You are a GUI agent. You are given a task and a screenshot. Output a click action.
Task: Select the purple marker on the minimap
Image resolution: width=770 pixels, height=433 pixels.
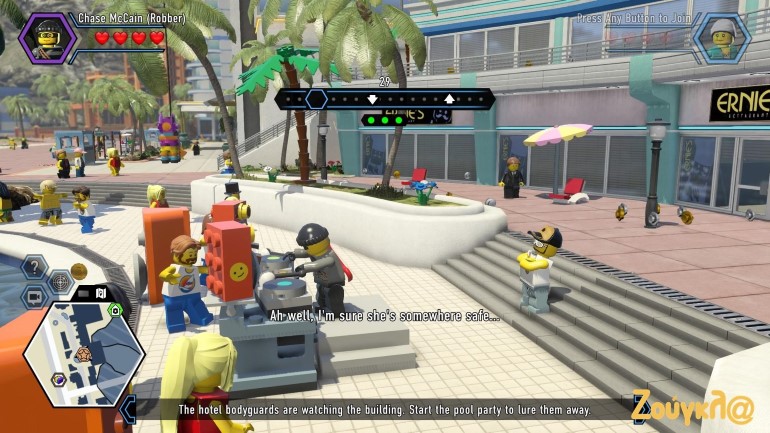click(x=59, y=379)
